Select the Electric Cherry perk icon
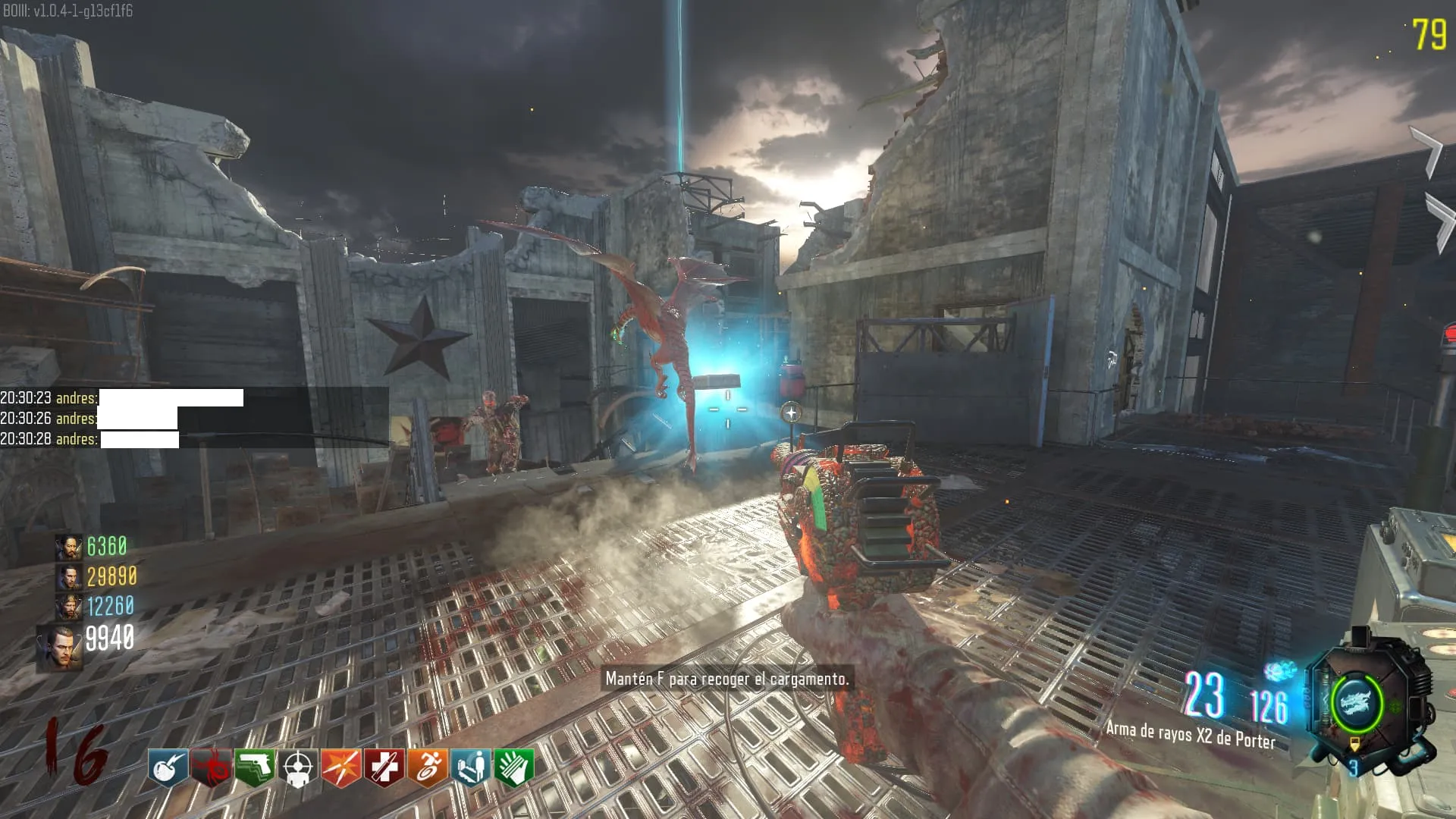The height and width of the screenshot is (819, 1456). coord(168,768)
